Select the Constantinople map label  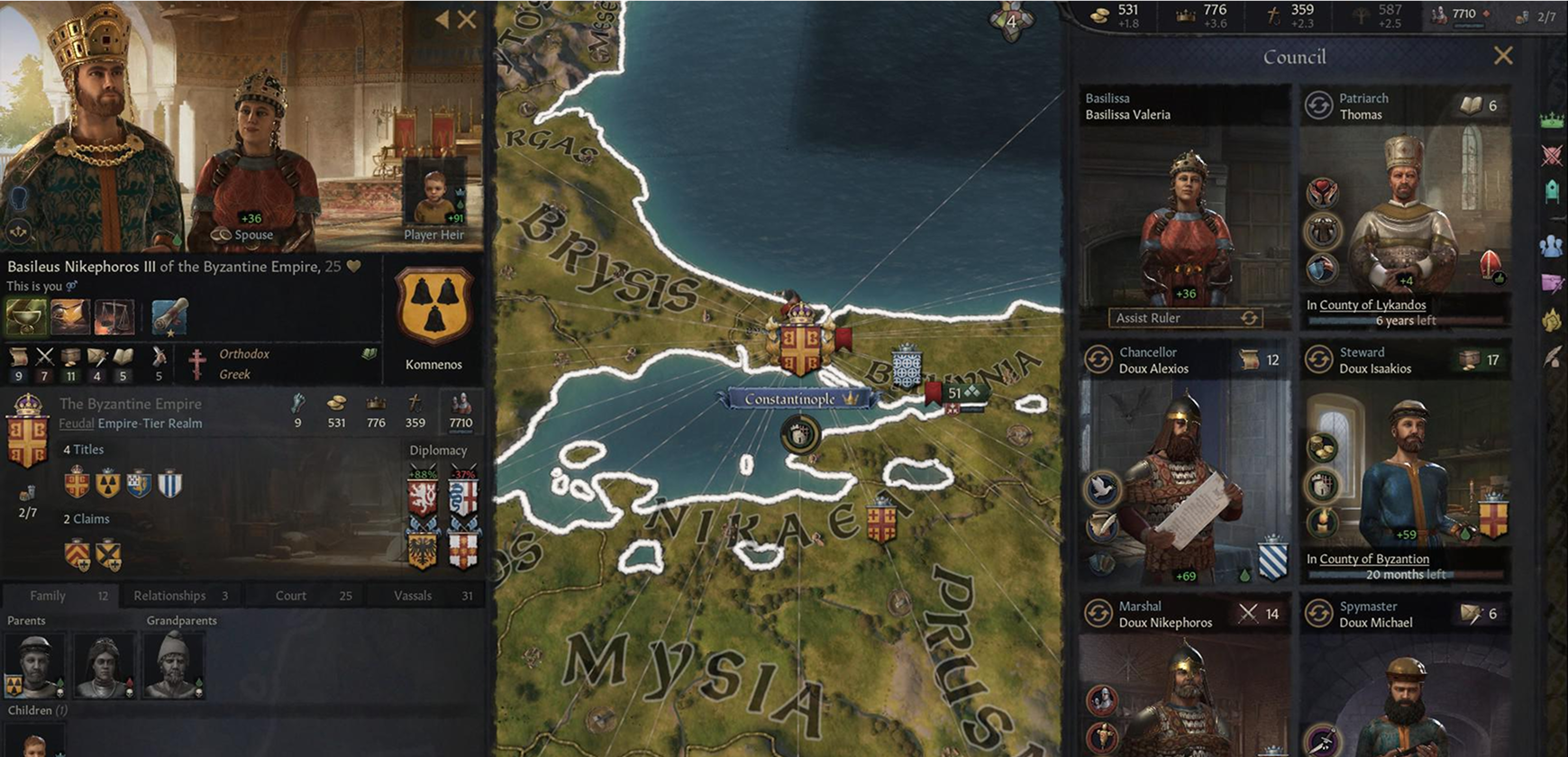(791, 398)
